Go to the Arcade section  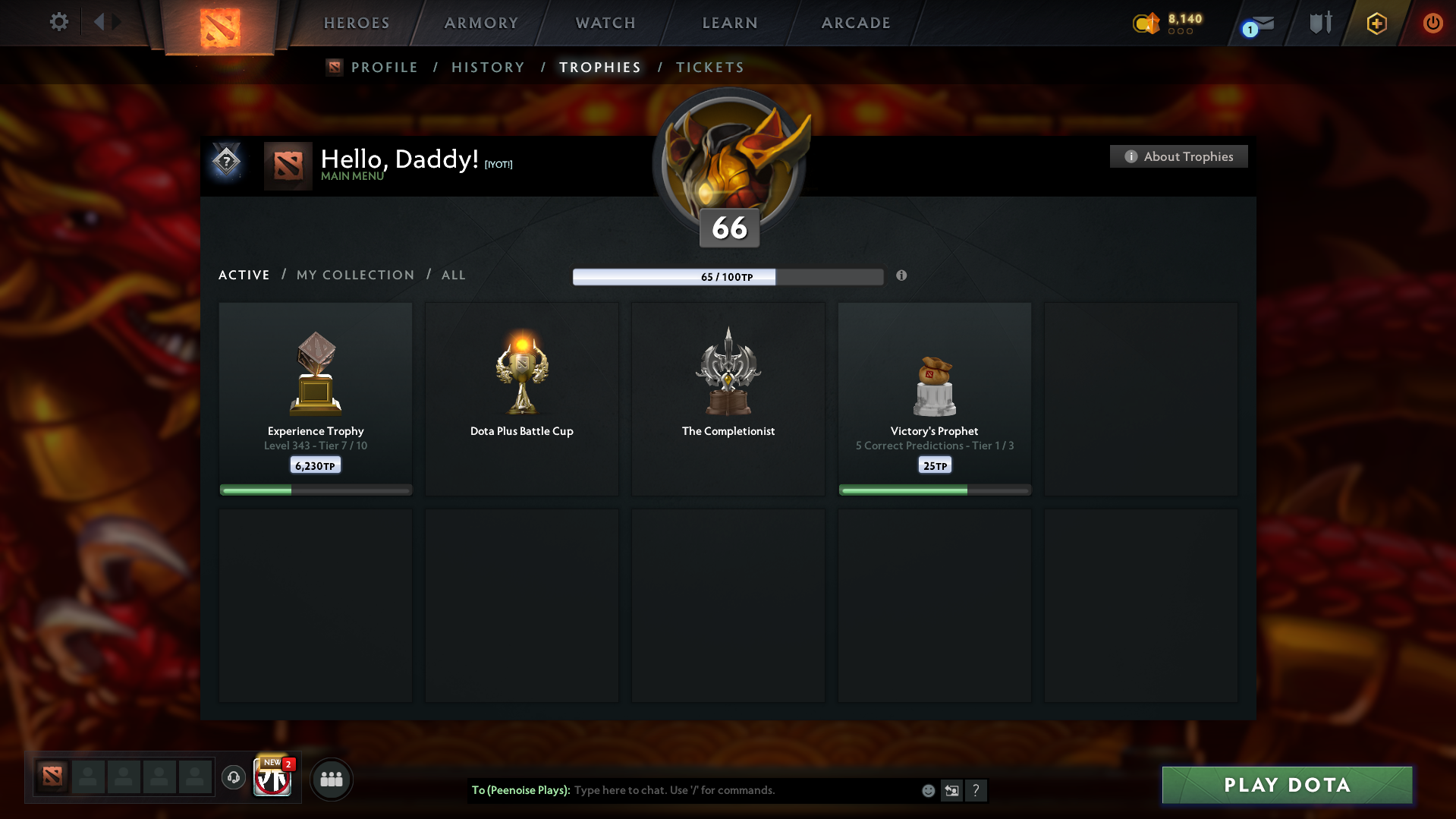coord(856,23)
